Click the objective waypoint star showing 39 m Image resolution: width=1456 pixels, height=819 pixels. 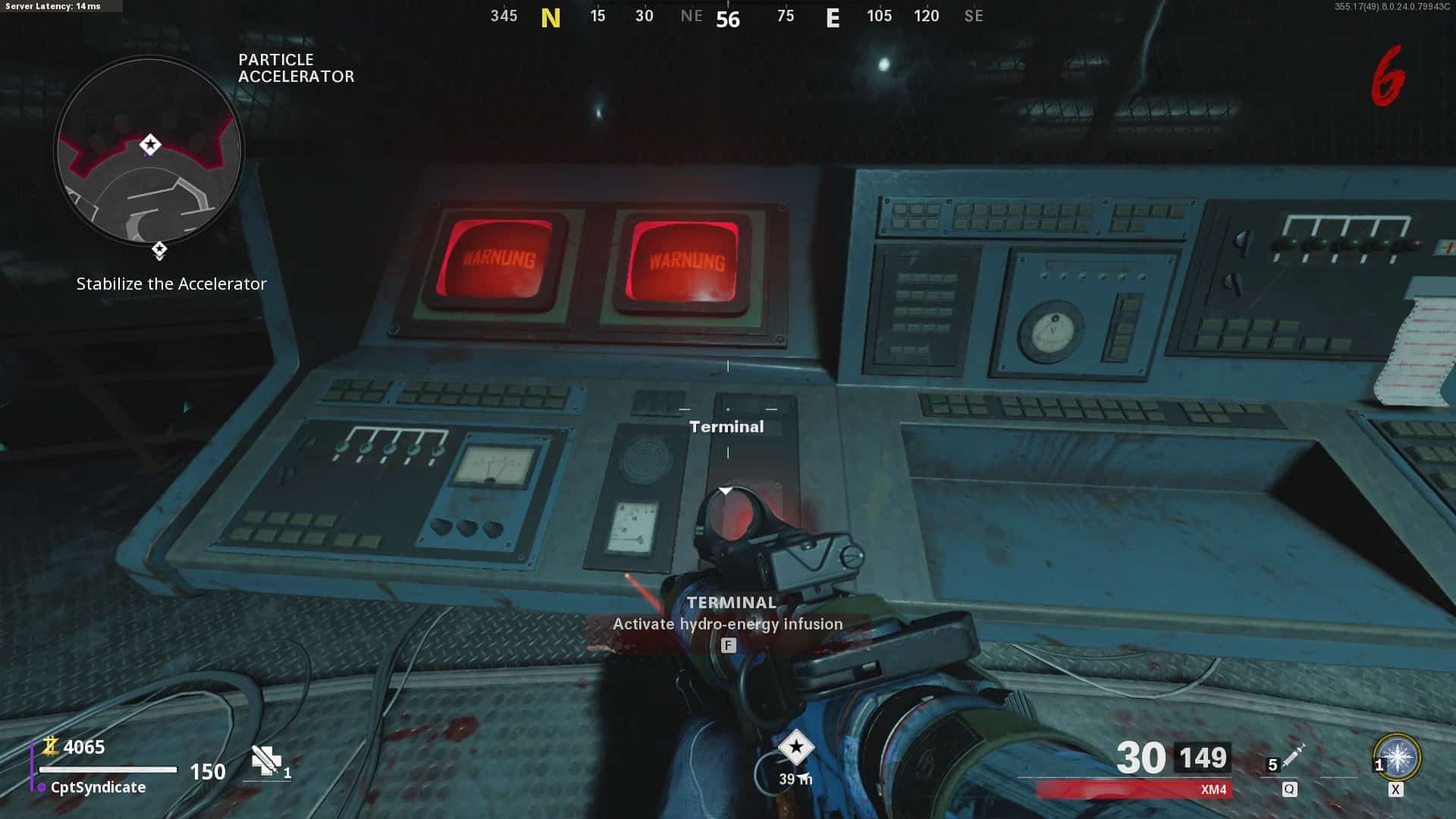pyautogui.click(x=795, y=748)
